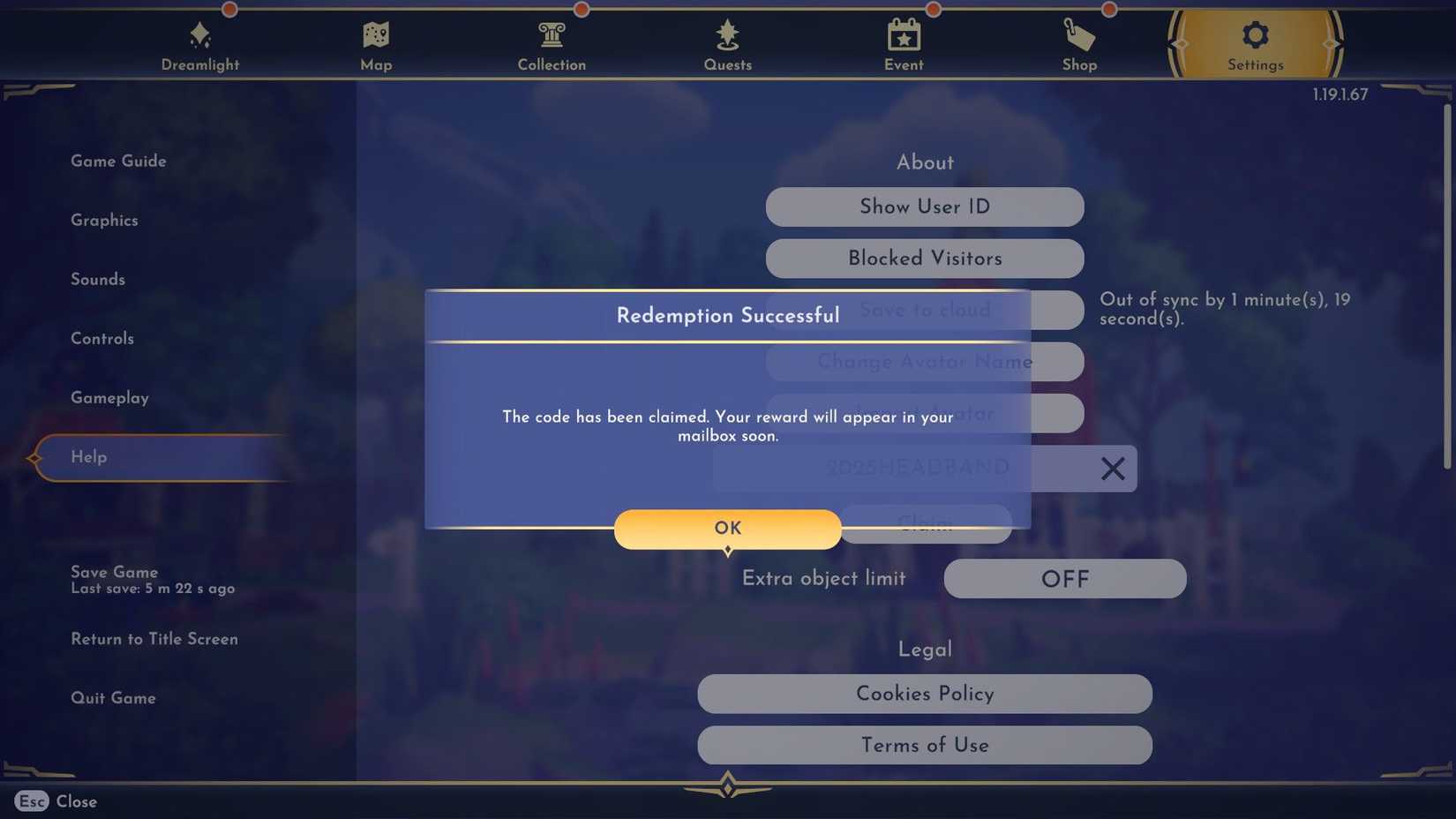Image resolution: width=1456 pixels, height=819 pixels.
Task: Select the Quests icon
Action: 727,37
